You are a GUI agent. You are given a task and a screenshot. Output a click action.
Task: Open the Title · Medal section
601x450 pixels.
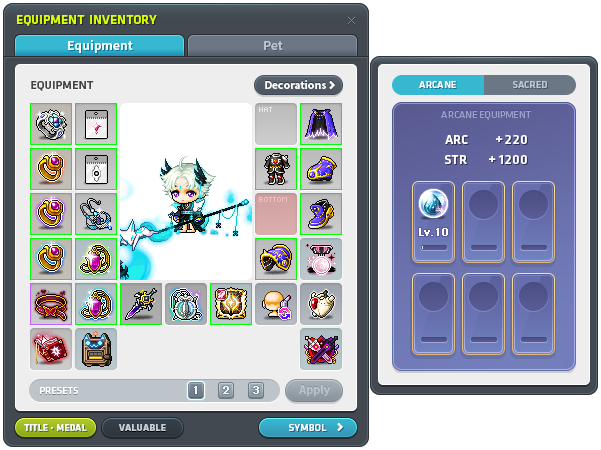pos(56,428)
